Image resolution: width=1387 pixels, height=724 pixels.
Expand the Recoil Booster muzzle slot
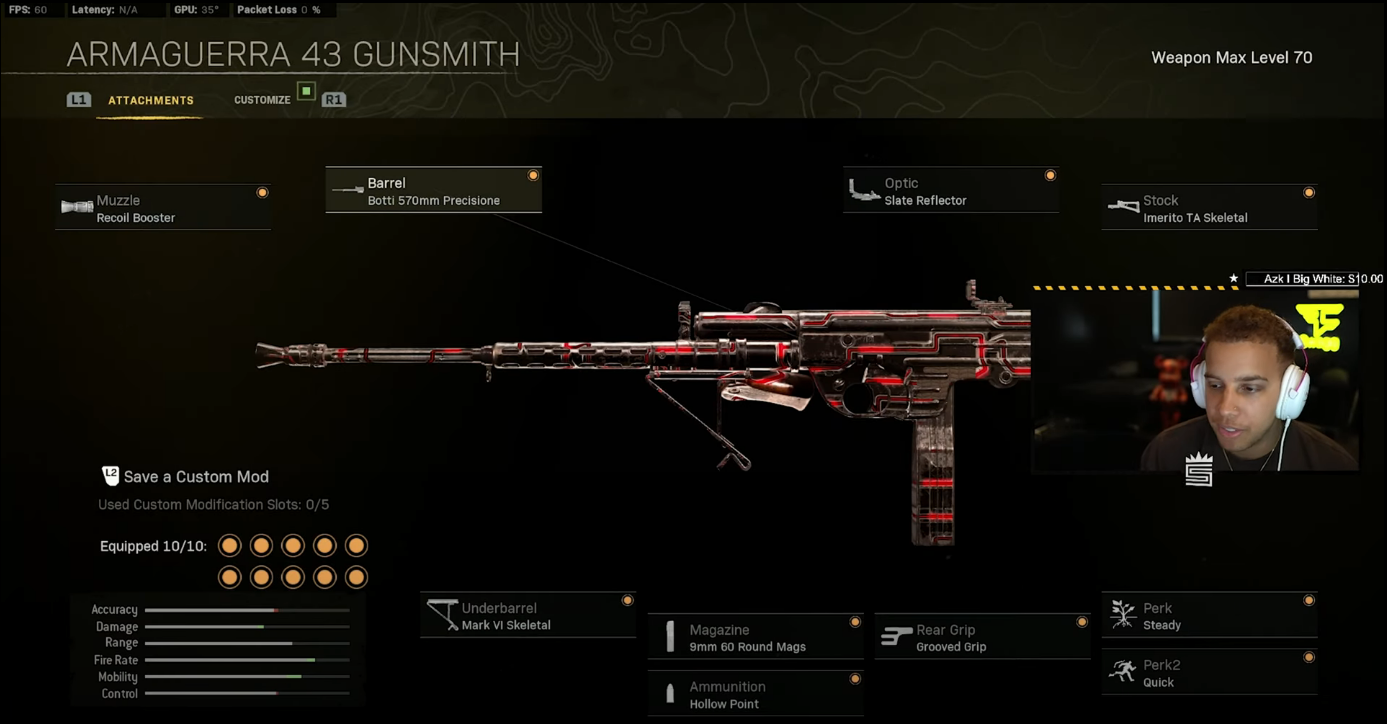point(163,207)
